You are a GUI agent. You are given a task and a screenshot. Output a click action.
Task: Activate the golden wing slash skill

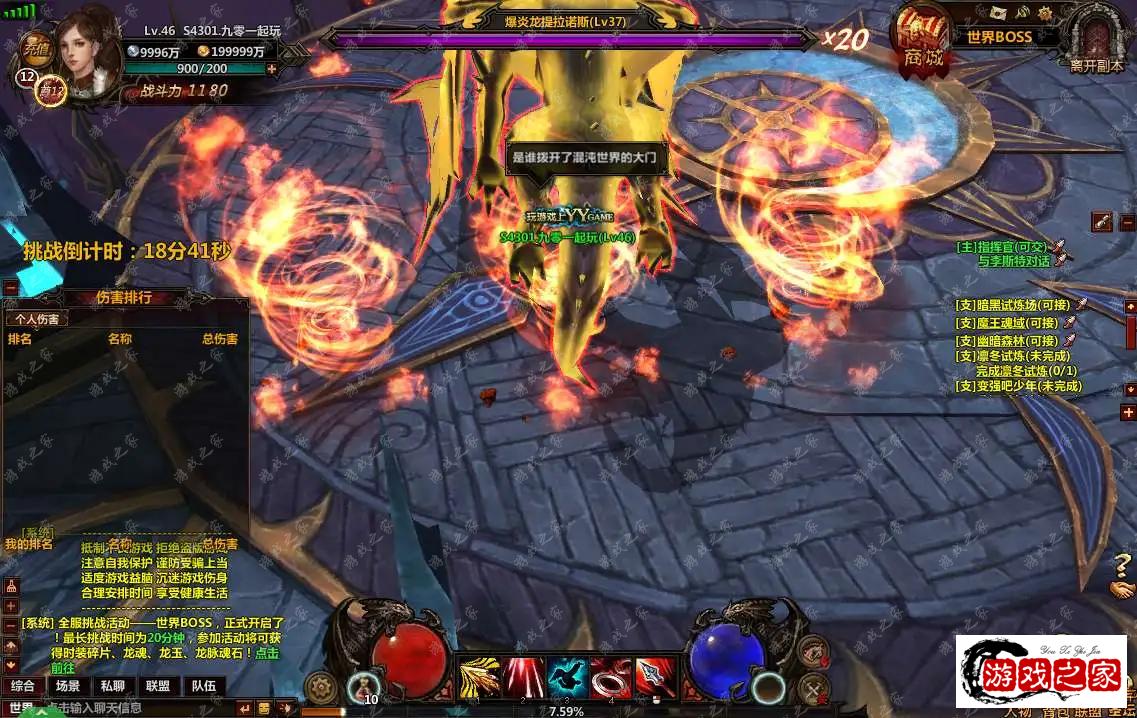478,678
